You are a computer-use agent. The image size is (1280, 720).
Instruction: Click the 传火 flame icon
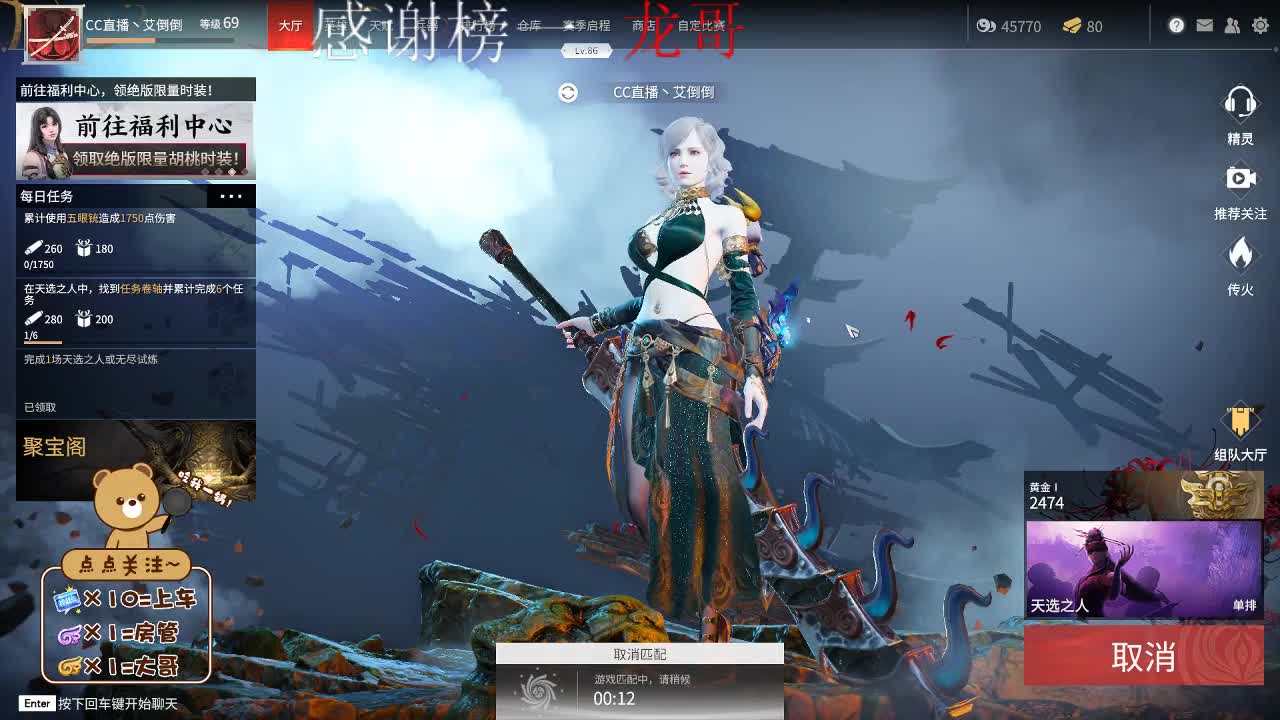(x=1241, y=260)
